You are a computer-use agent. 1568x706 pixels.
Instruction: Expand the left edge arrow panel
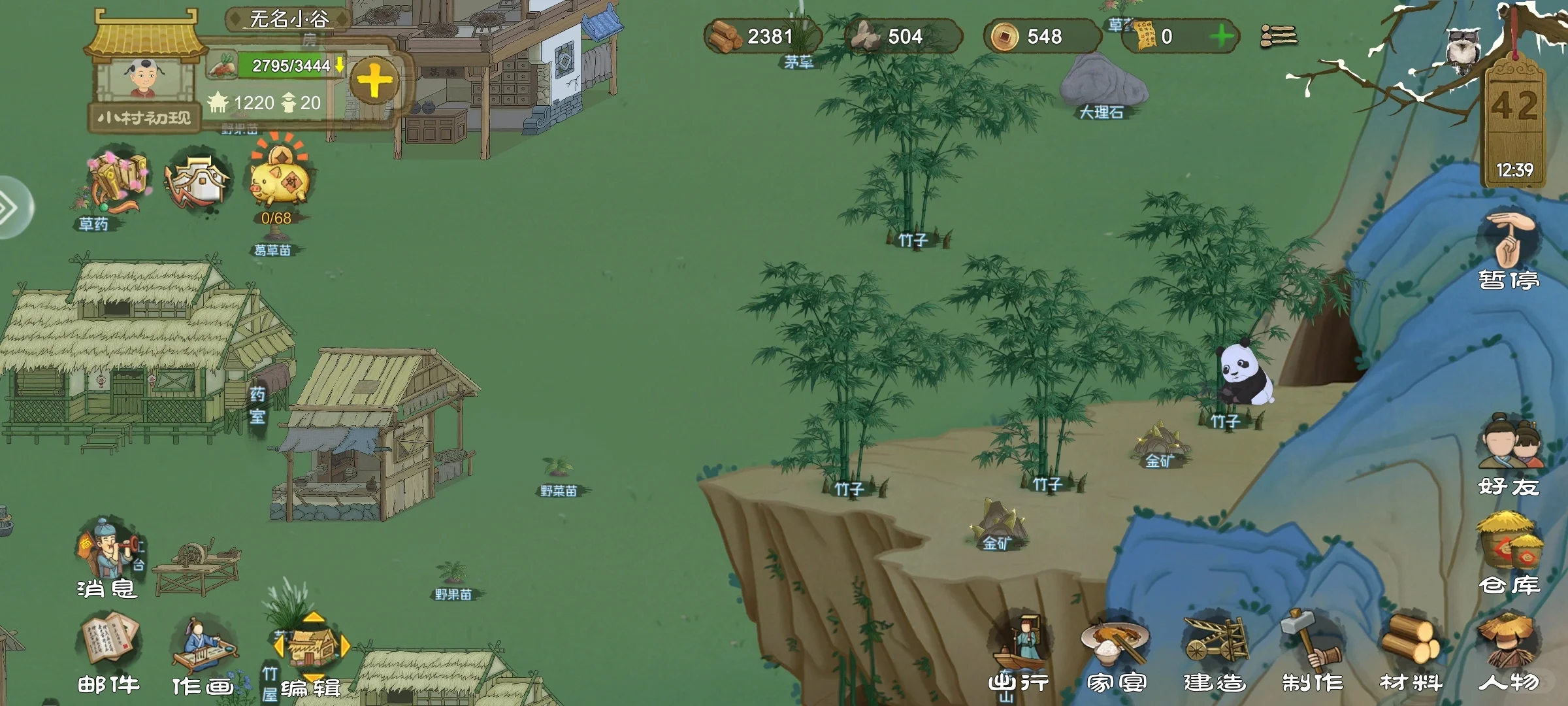tap(12, 208)
